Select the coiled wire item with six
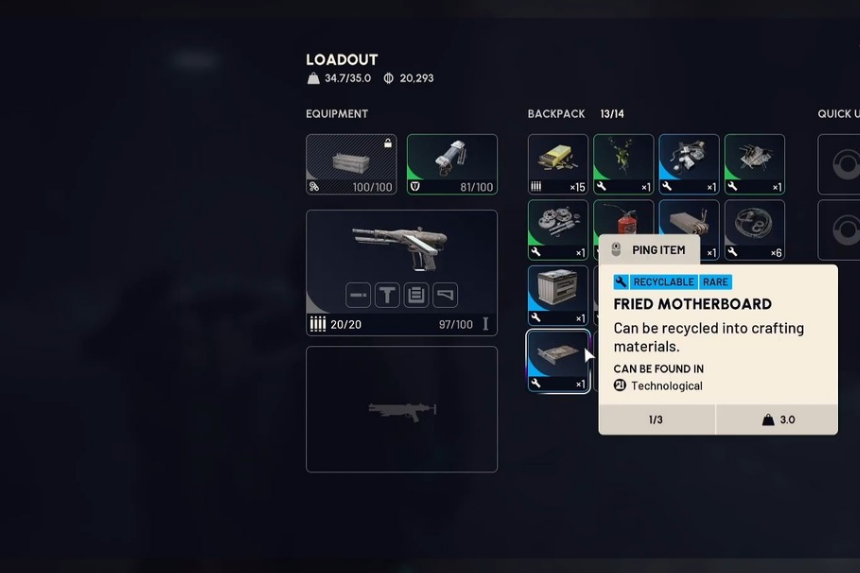This screenshot has height=573, width=860. (754, 229)
